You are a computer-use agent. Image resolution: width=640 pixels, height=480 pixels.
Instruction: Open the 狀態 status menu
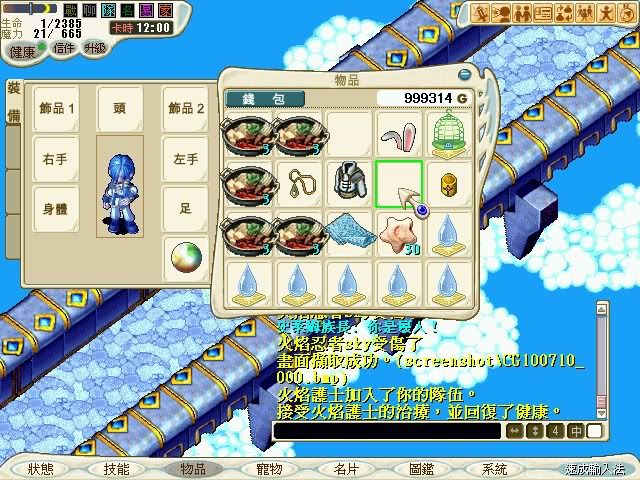pos(41,468)
